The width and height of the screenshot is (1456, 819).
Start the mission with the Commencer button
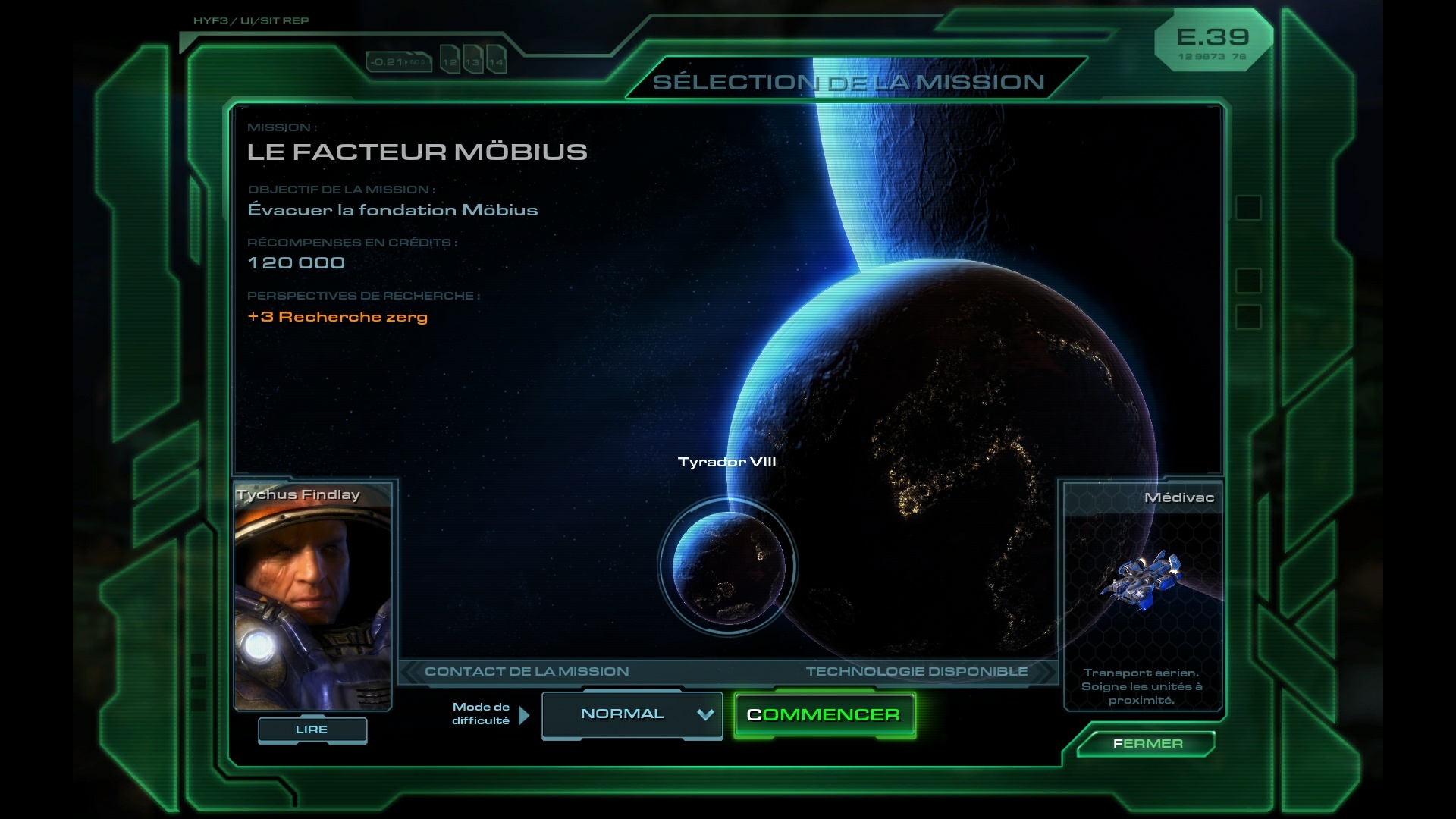(x=824, y=715)
